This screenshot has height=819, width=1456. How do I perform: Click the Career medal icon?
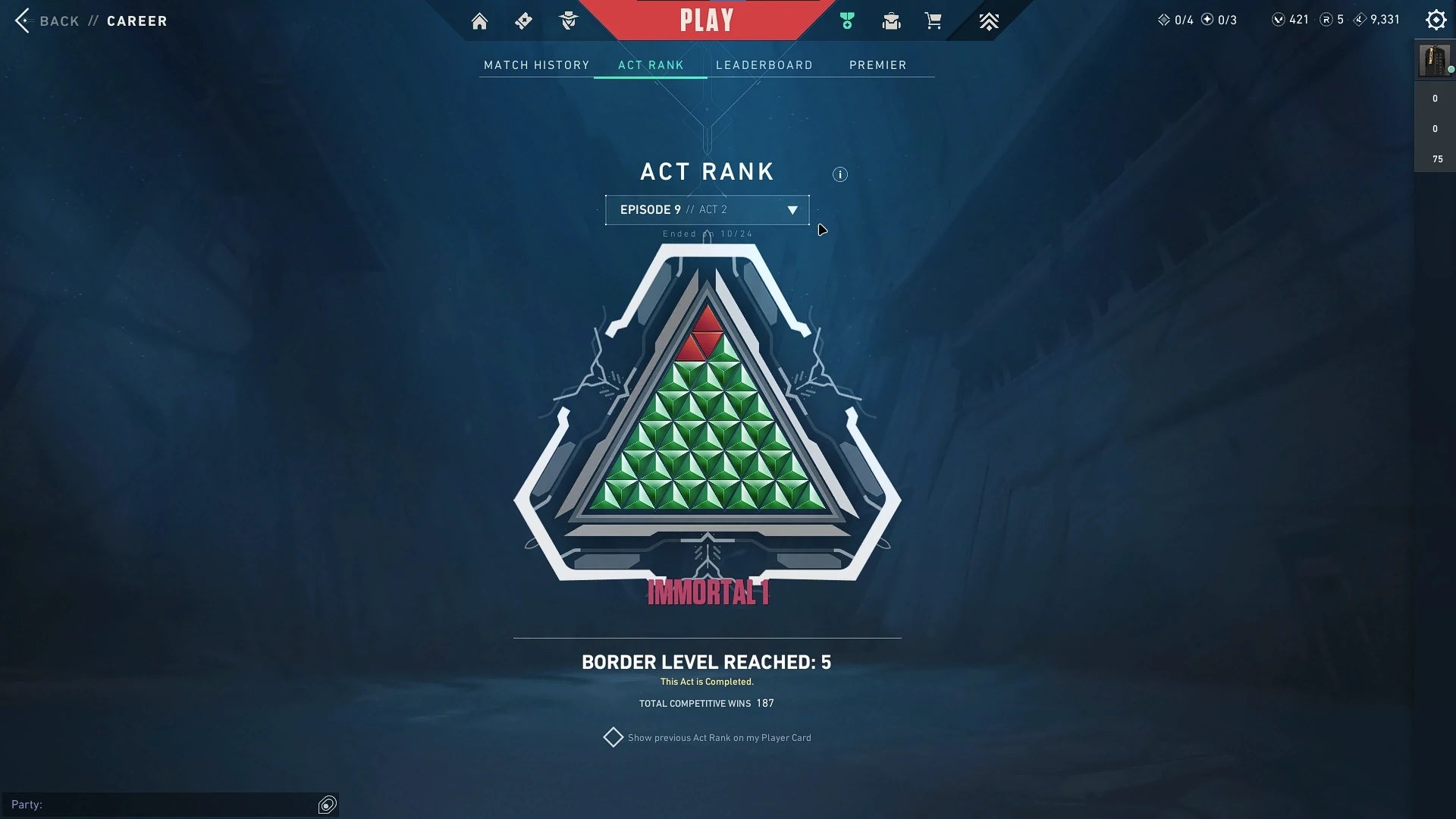[846, 20]
